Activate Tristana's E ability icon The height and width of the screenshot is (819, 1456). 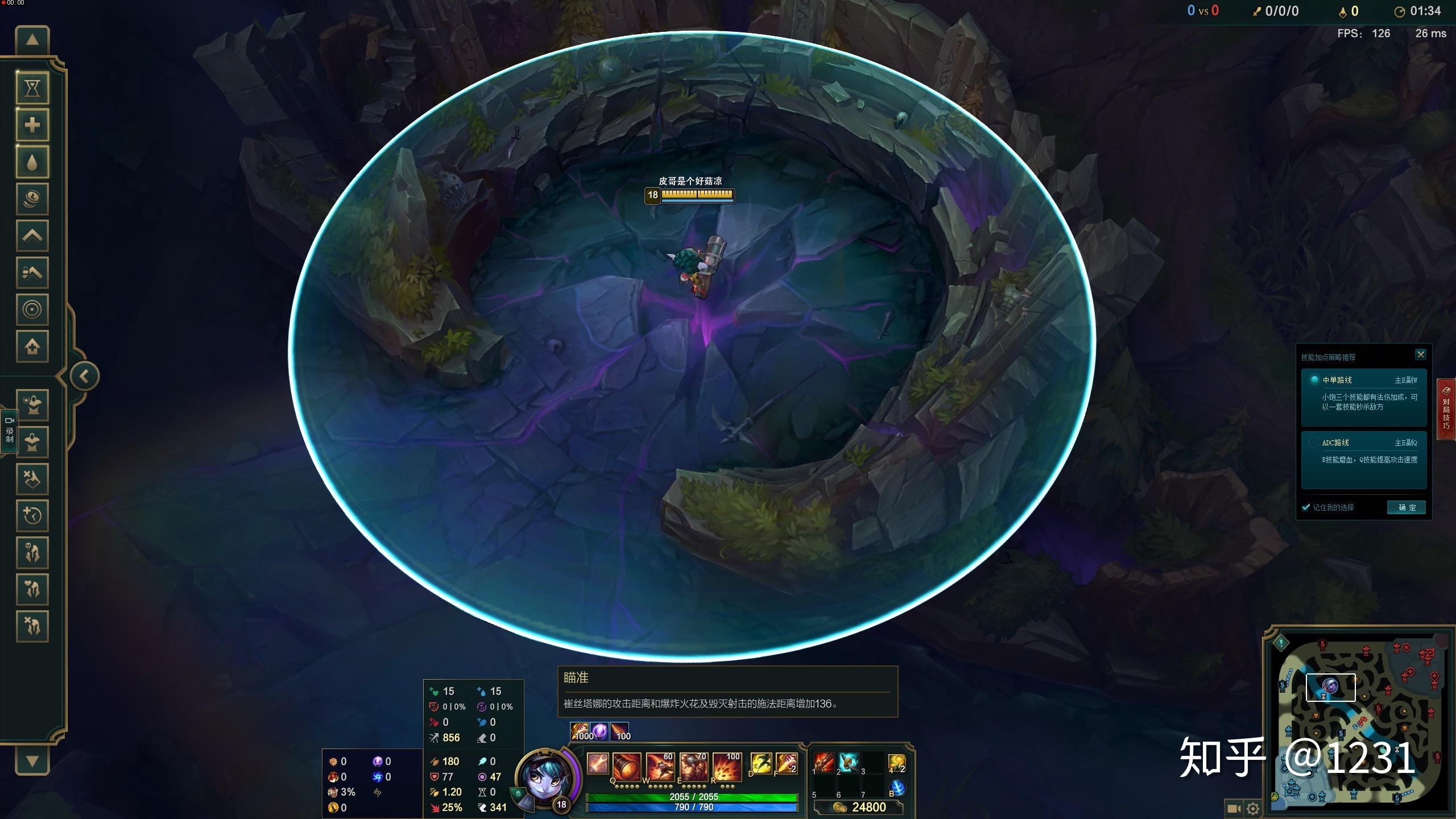tap(693, 766)
